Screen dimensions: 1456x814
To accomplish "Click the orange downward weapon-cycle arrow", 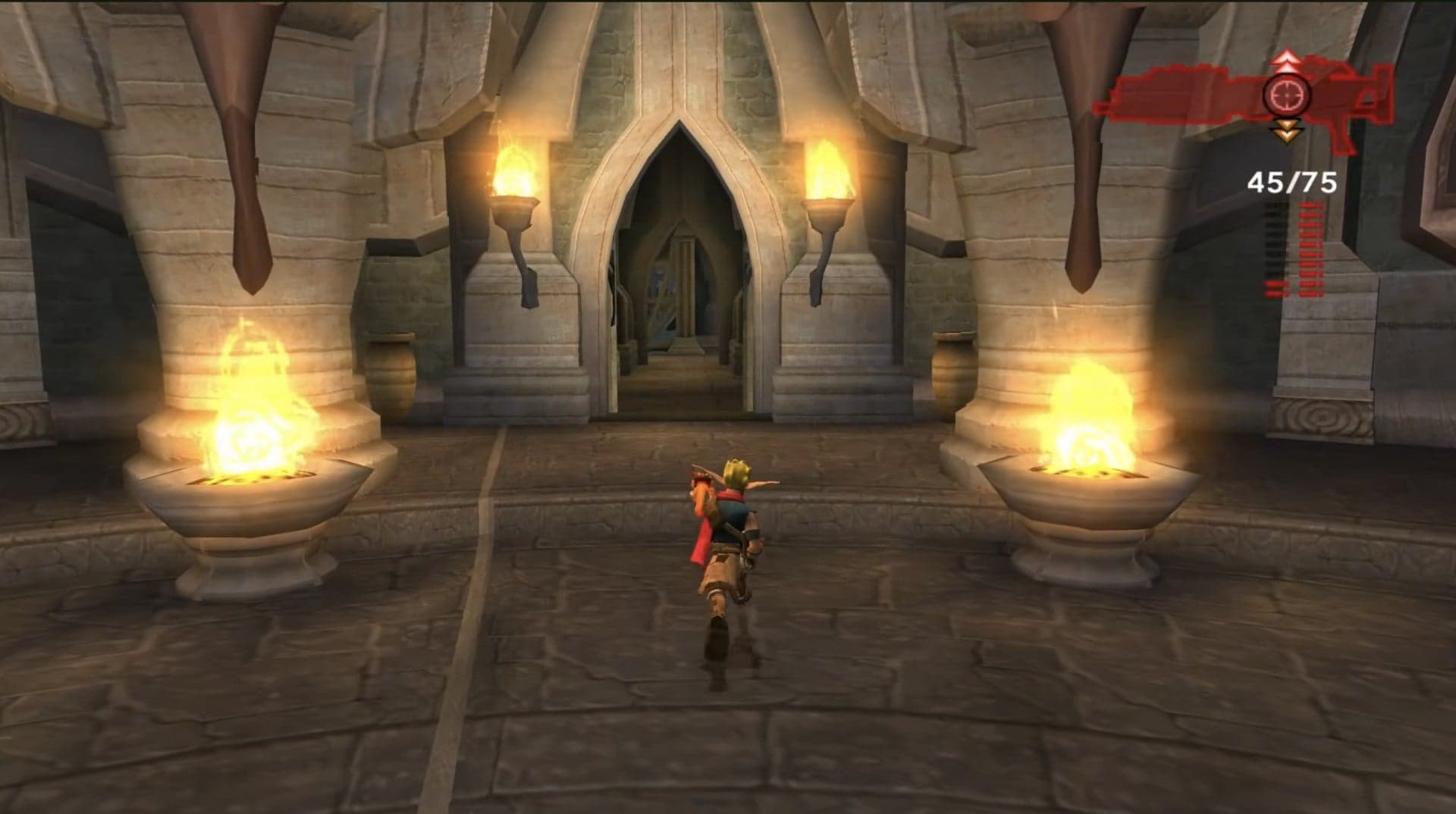I will click(1288, 130).
